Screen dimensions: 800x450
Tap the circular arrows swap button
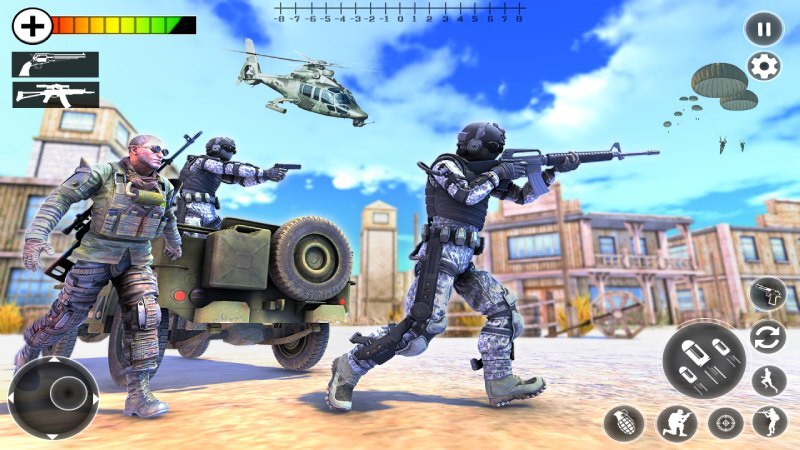pyautogui.click(x=768, y=337)
